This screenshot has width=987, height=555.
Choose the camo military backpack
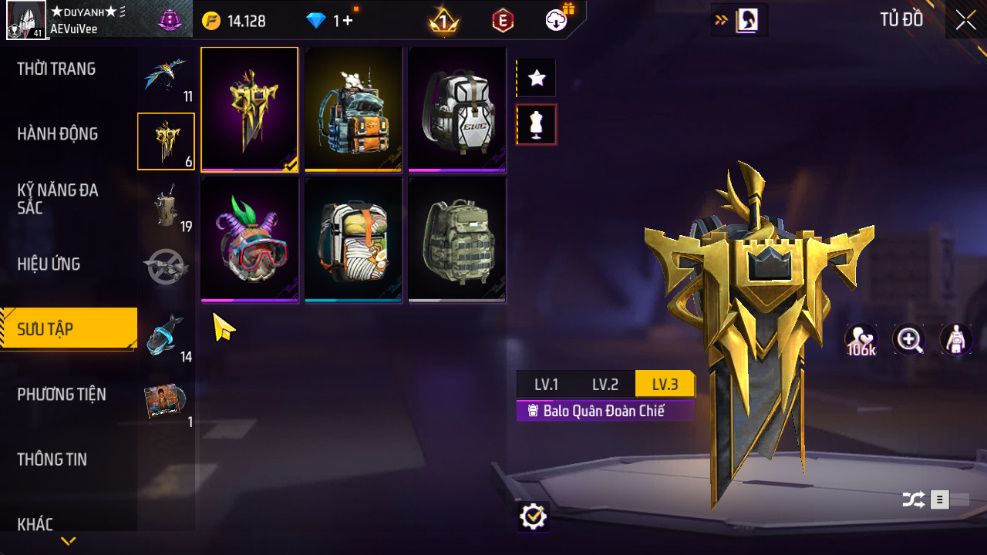tap(457, 239)
